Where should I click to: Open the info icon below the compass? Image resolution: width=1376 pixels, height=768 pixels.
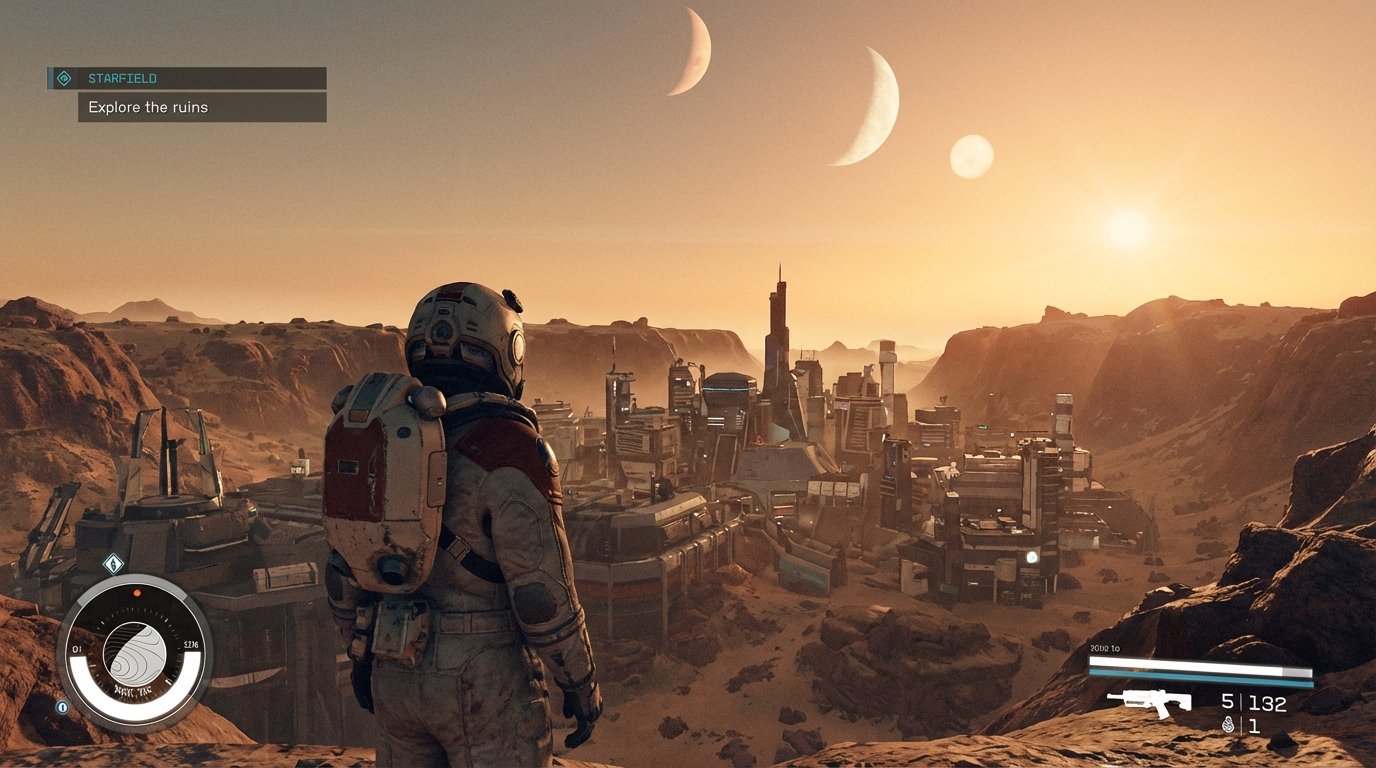tap(62, 706)
